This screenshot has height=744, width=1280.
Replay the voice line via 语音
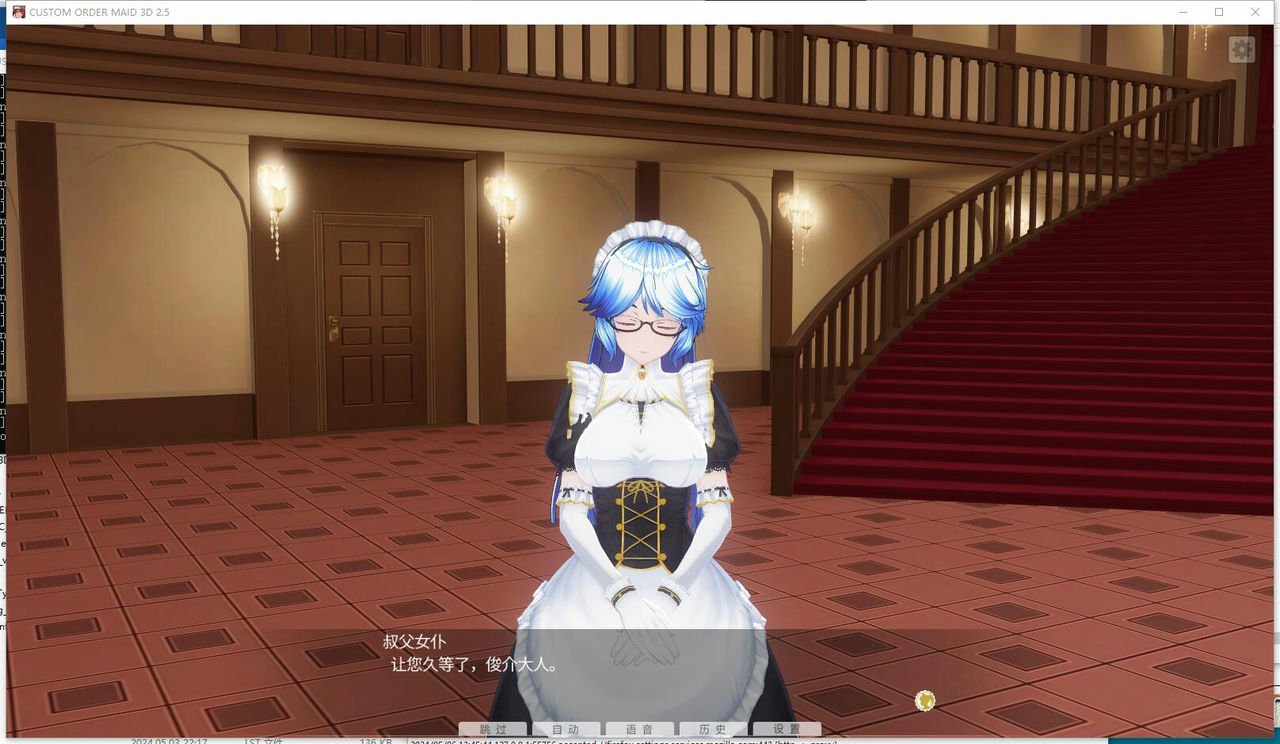coord(639,729)
